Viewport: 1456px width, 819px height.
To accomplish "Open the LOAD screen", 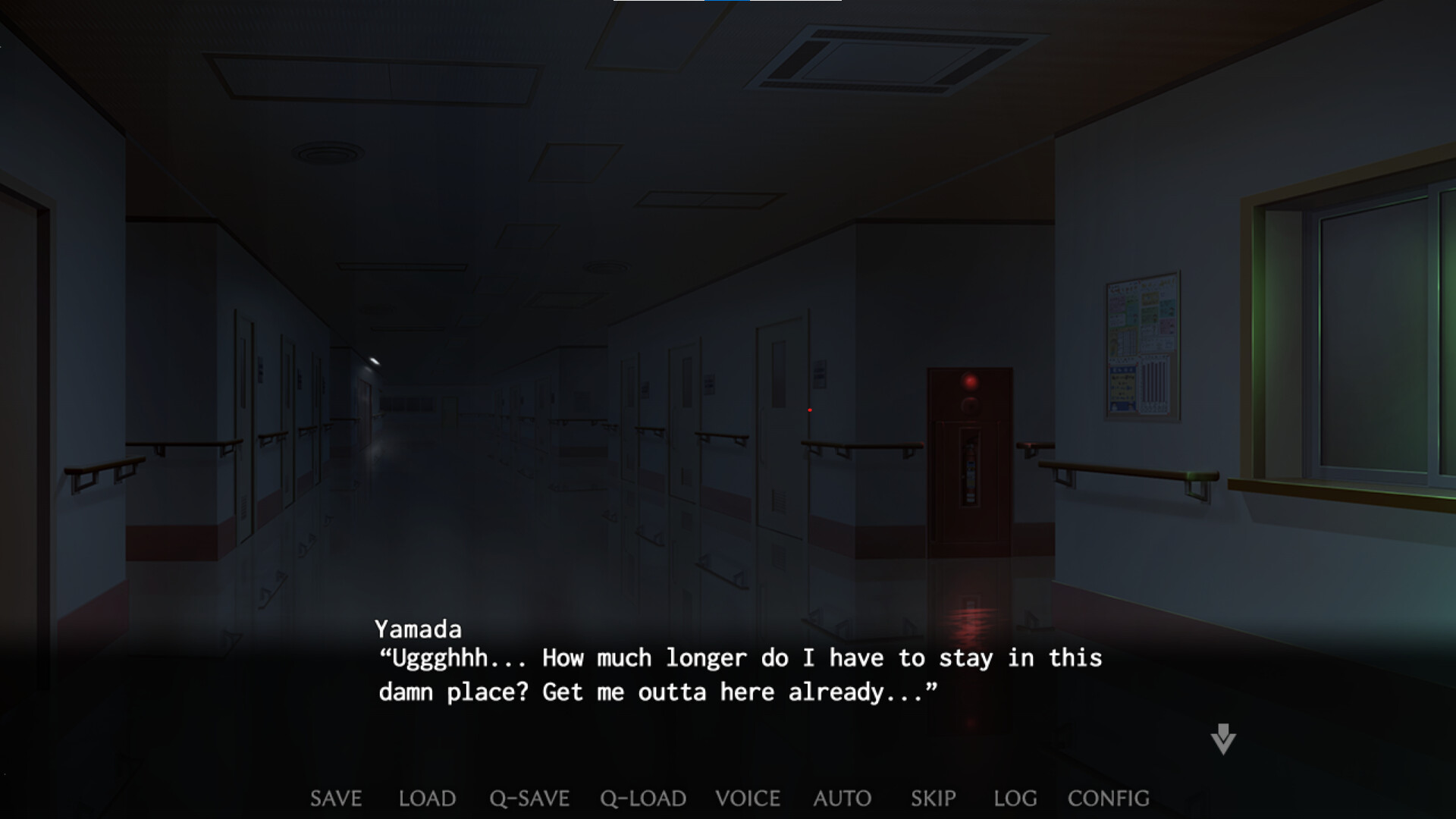I will tap(427, 799).
